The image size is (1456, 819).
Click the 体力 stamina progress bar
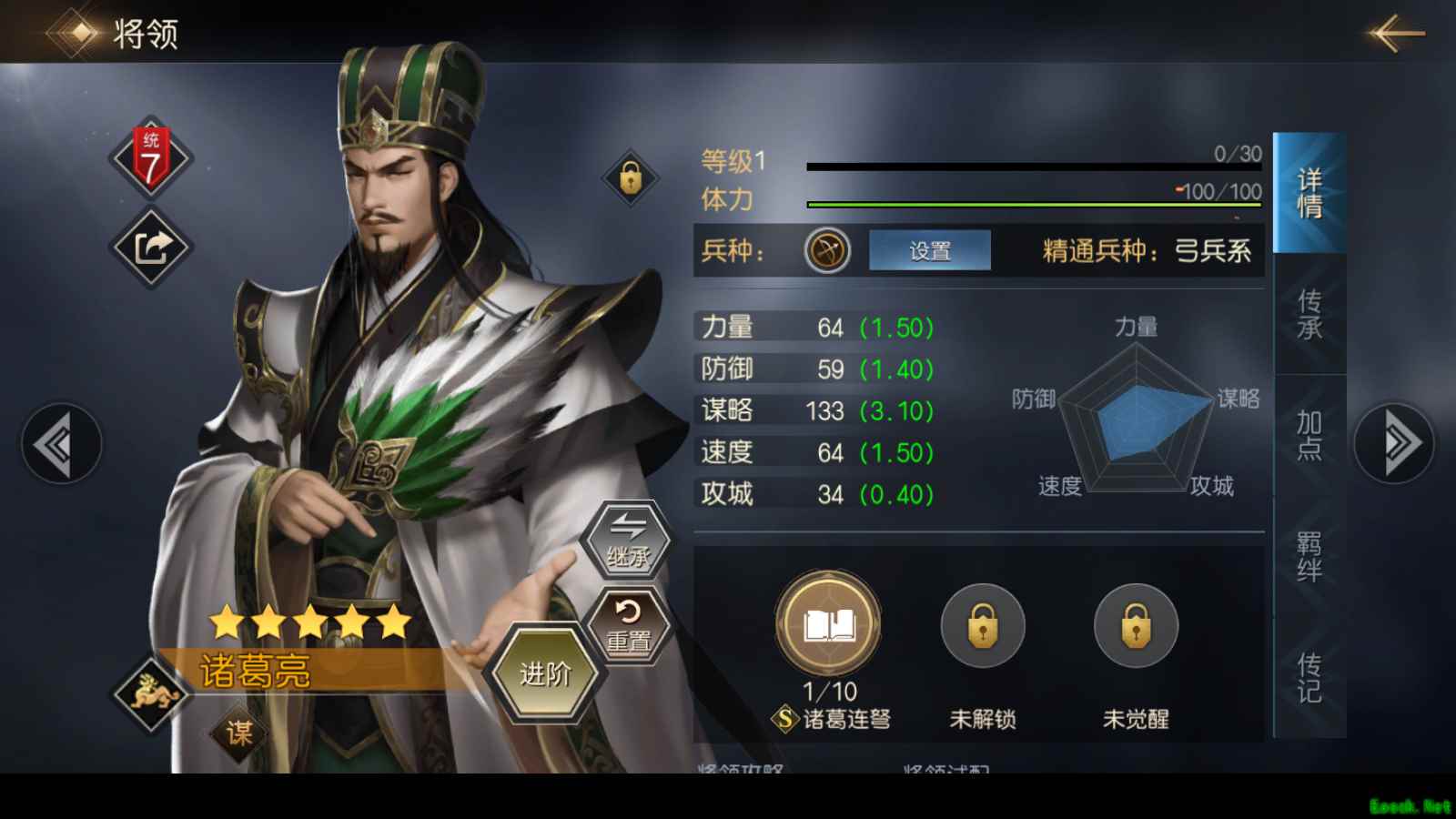click(x=1028, y=204)
